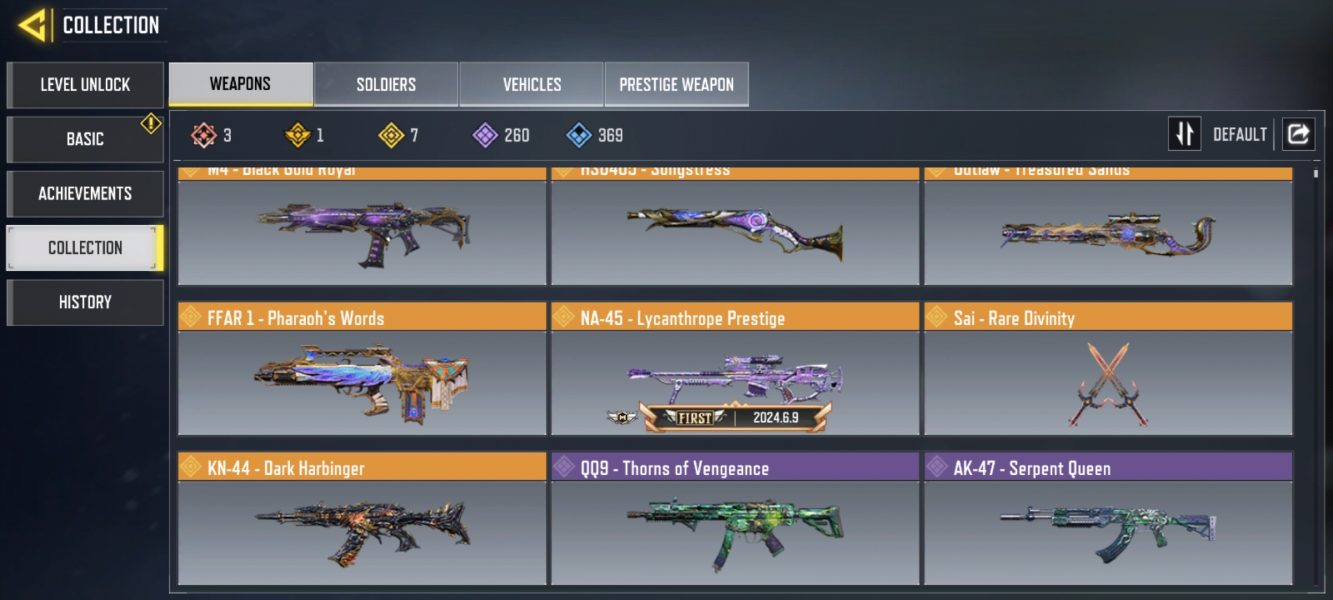Image resolution: width=1333 pixels, height=600 pixels.
Task: Open the Achievements section
Action: pyautogui.click(x=85, y=193)
